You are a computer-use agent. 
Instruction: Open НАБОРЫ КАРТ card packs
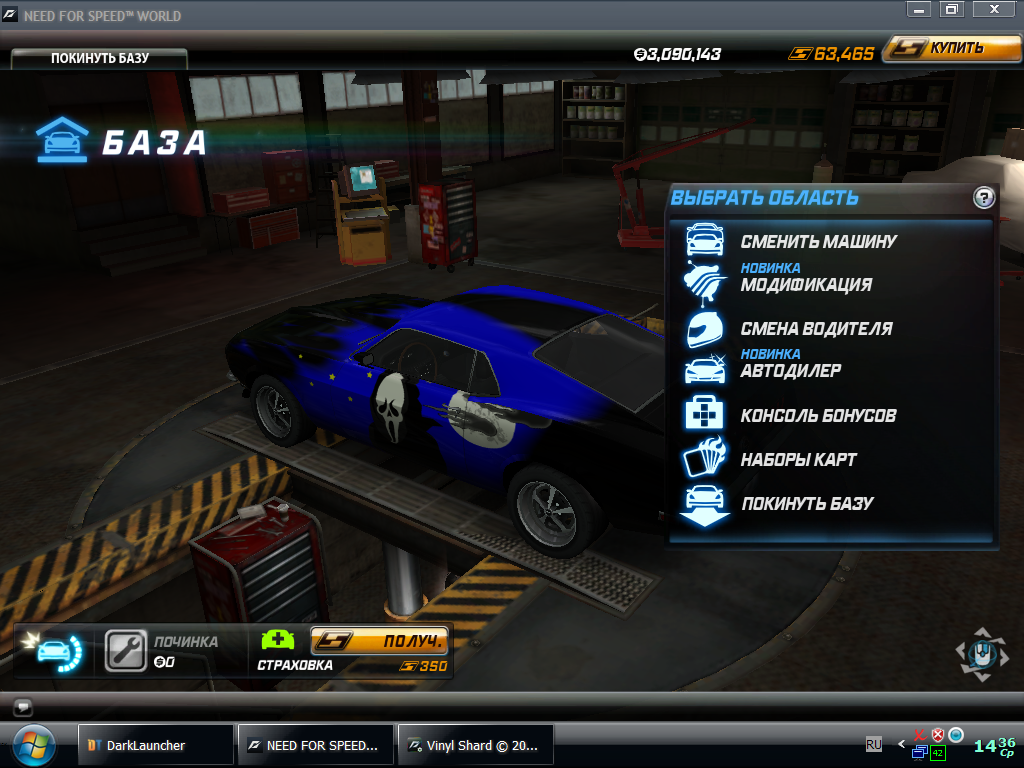(x=798, y=460)
